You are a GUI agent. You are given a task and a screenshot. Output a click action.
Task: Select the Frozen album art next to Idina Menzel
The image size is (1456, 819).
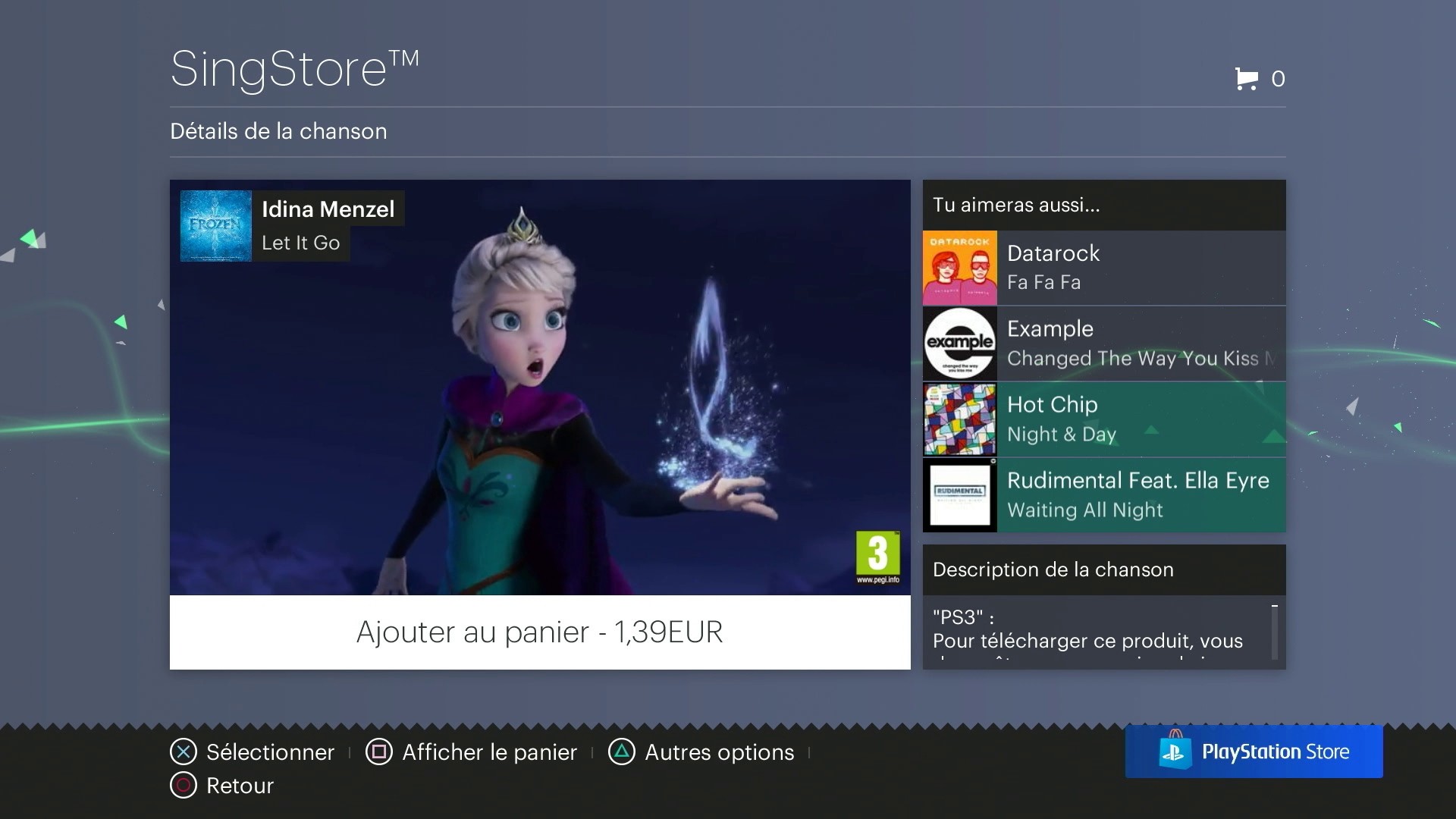215,225
